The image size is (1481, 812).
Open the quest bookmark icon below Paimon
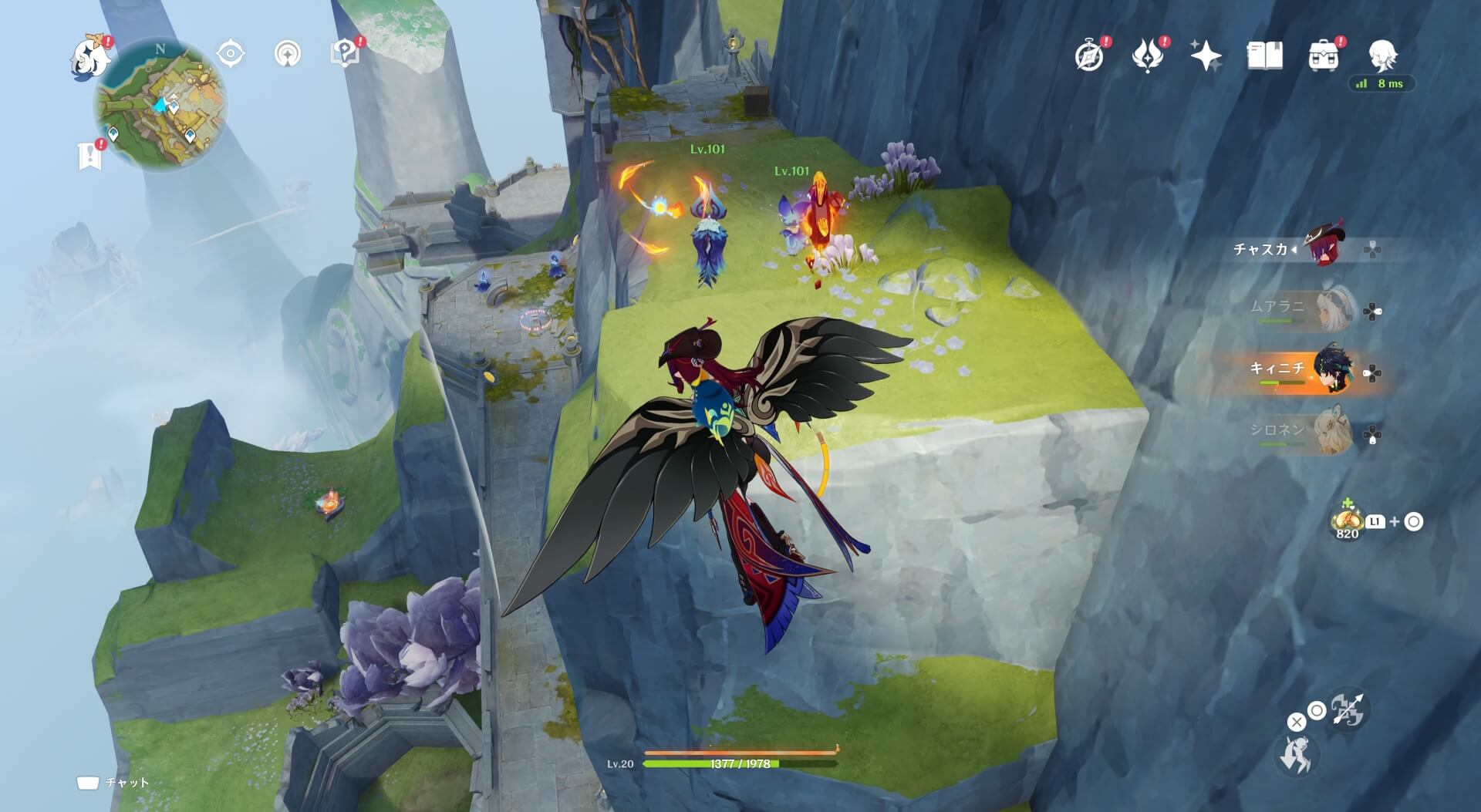pos(90,155)
